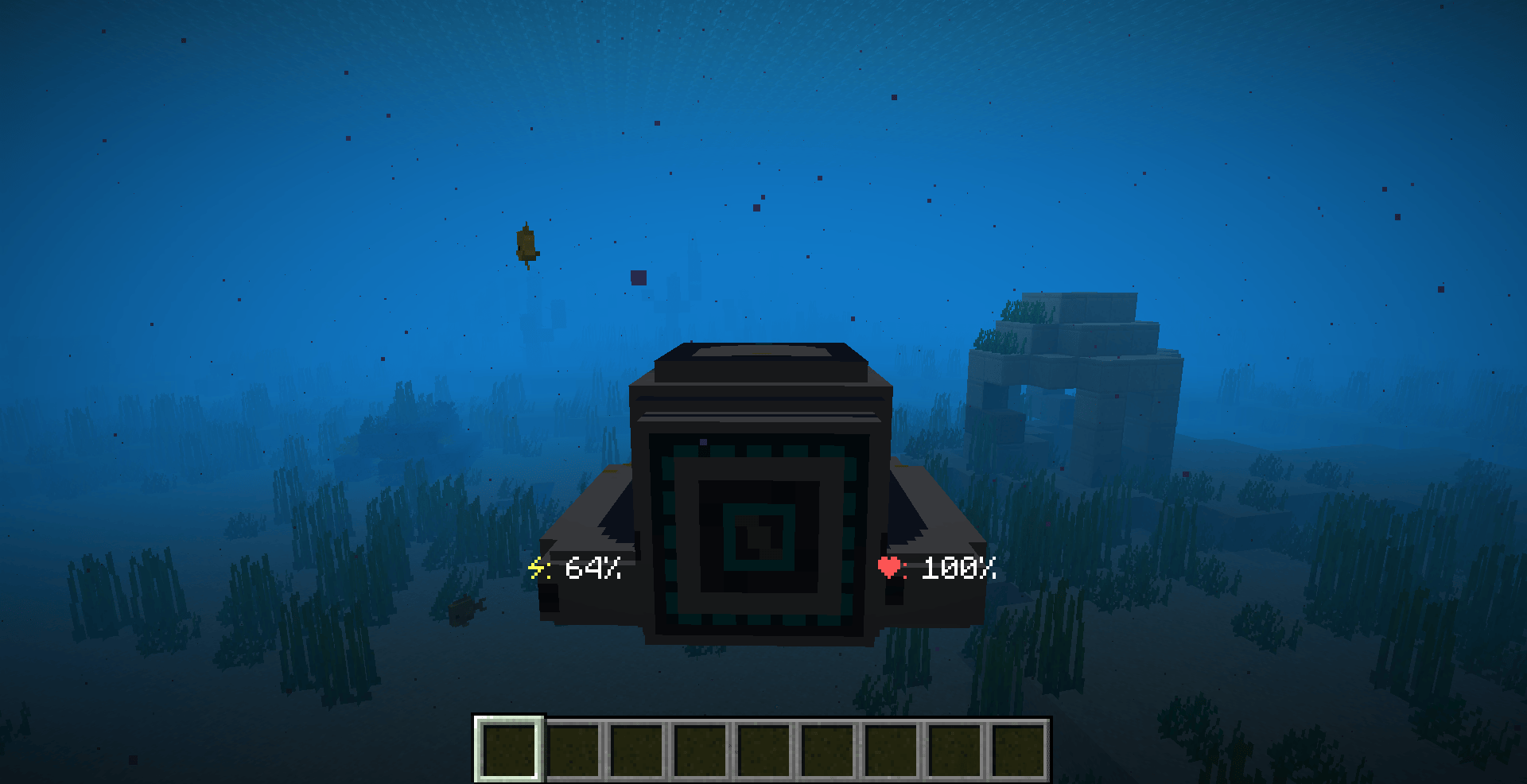The height and width of the screenshot is (784, 1527).
Task: Click the red heart health icon
Action: pyautogui.click(x=890, y=568)
